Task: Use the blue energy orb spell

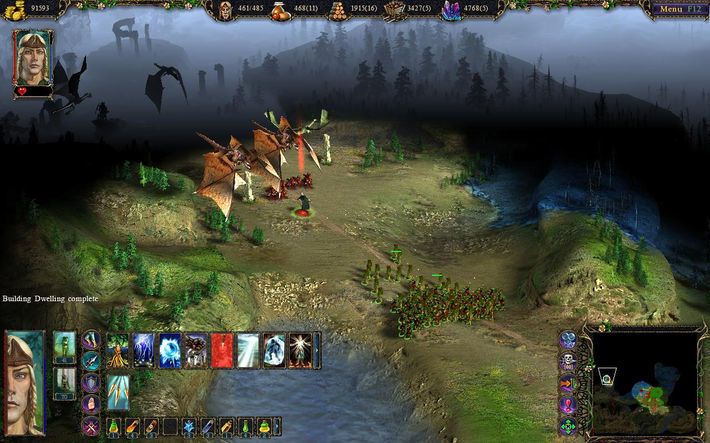Action: tap(170, 351)
